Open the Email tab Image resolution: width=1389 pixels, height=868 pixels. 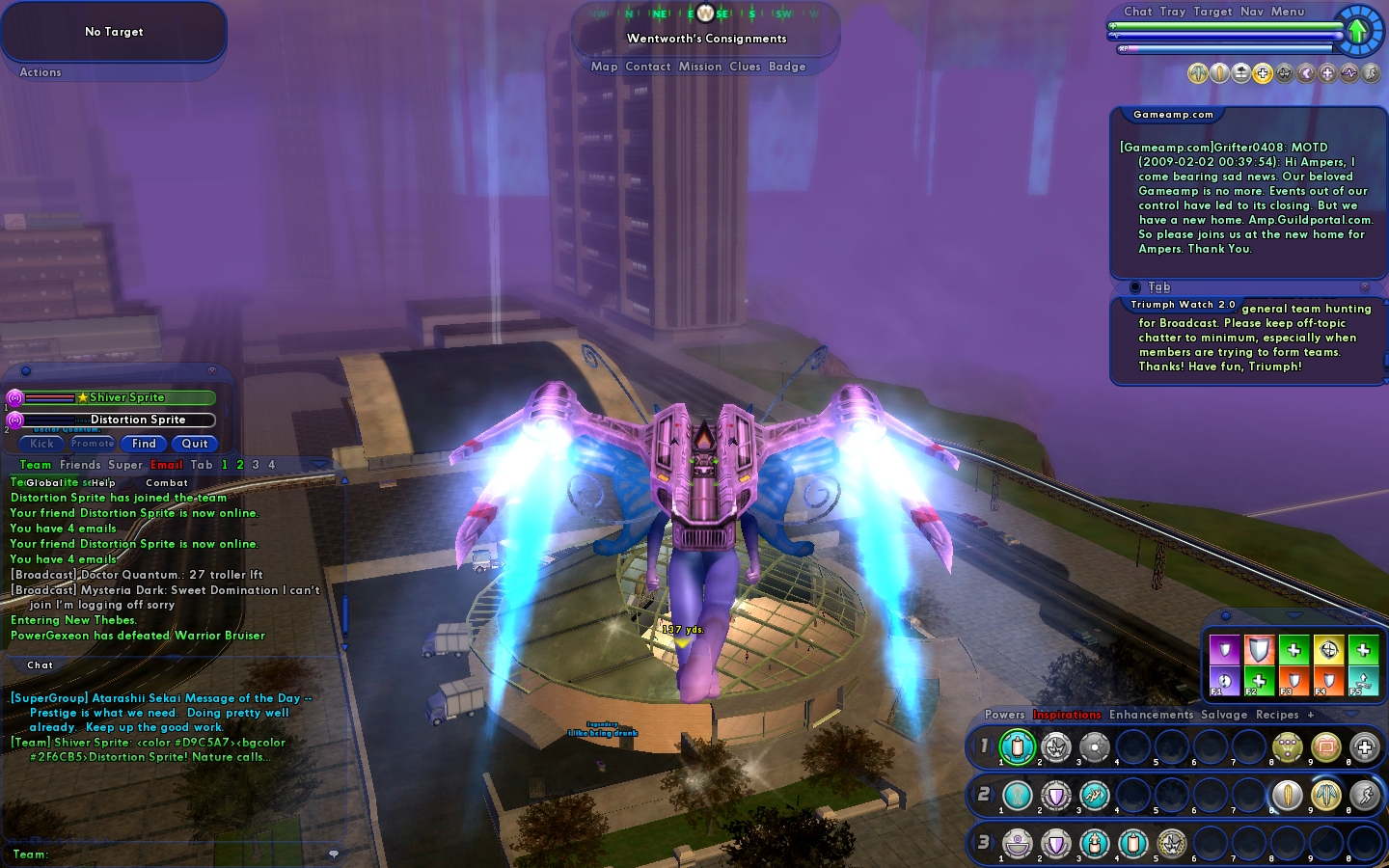(x=166, y=465)
